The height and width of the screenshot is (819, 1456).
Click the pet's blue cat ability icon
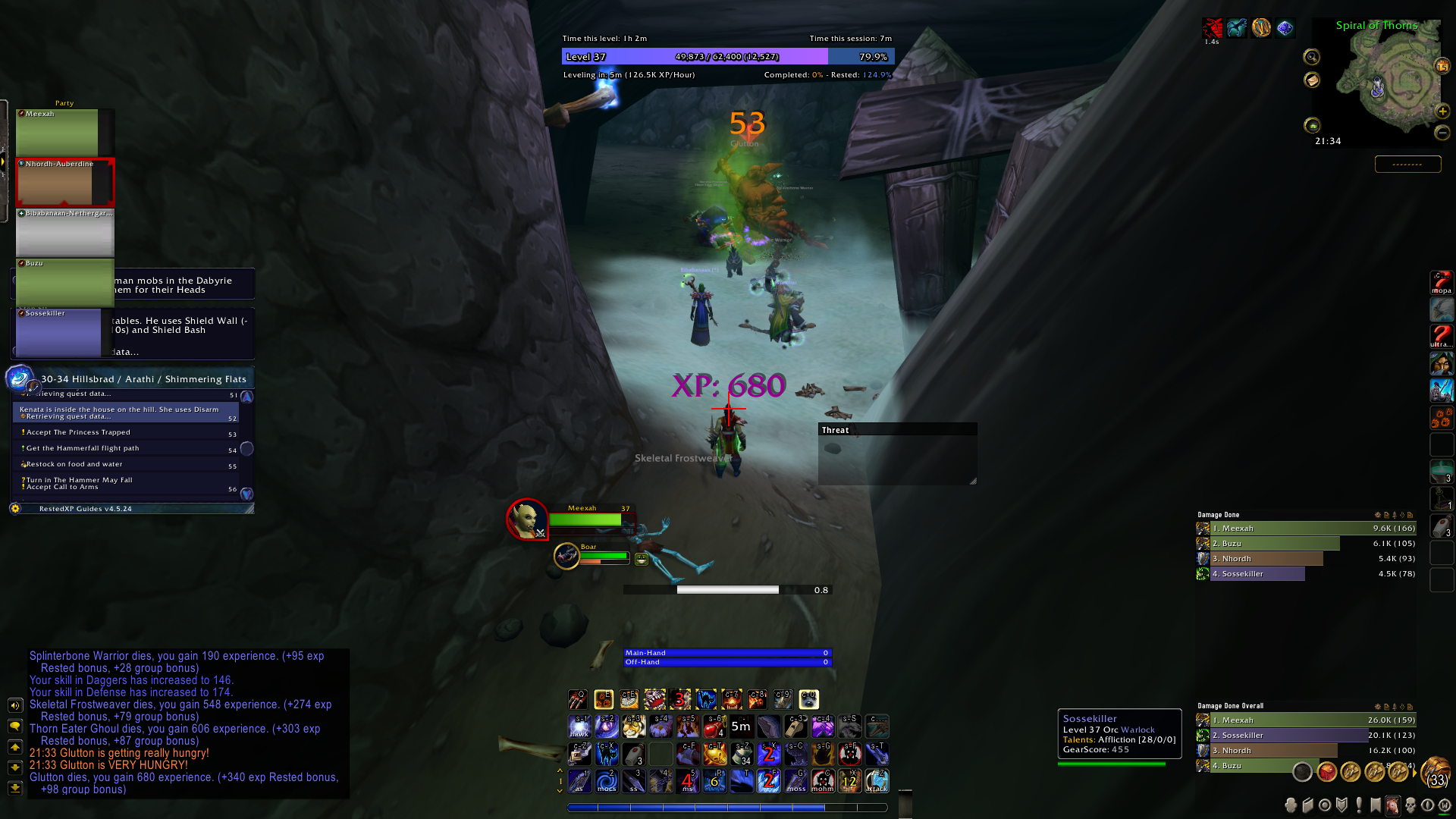[x=705, y=698]
